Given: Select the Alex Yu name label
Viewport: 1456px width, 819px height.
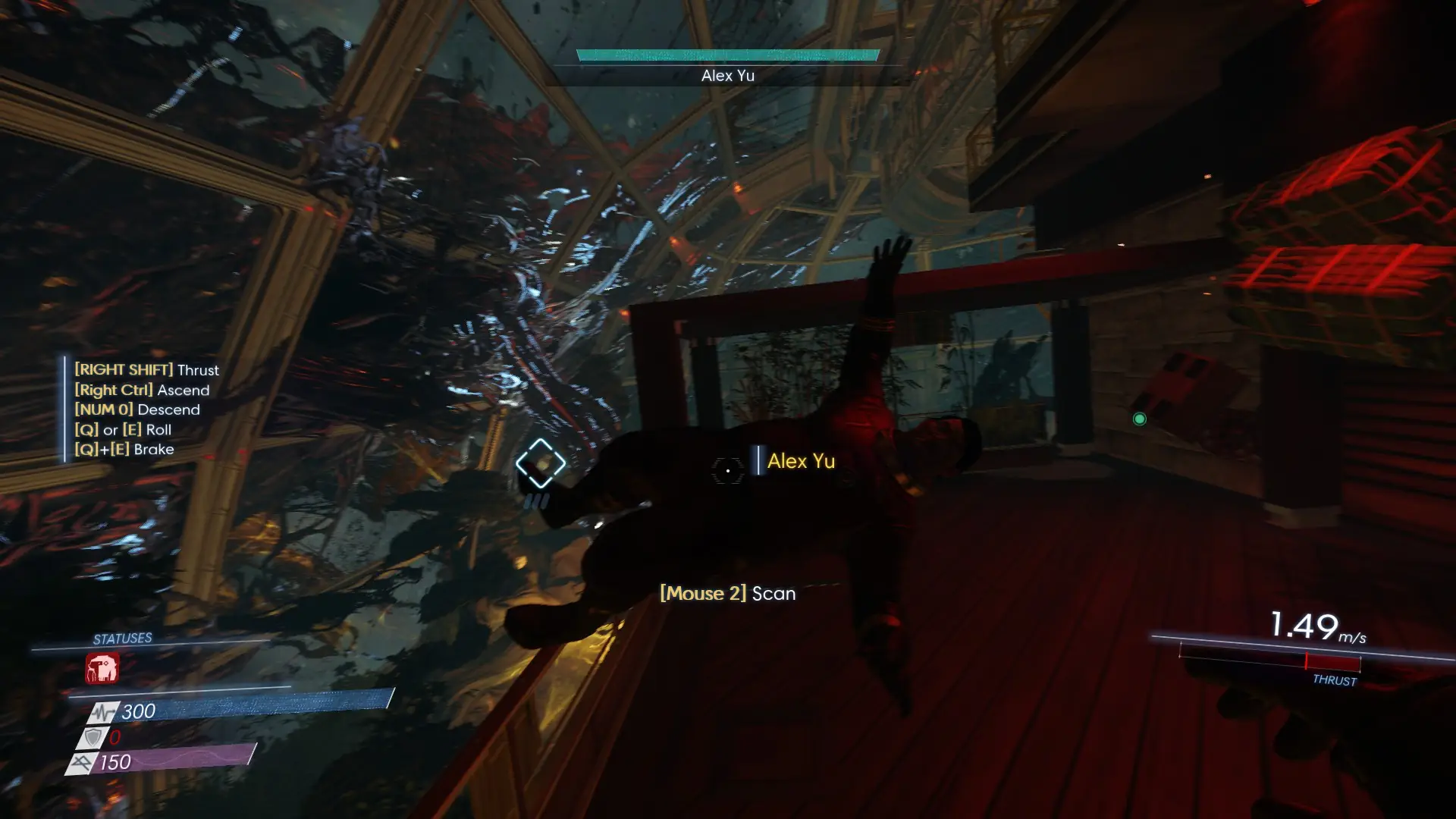Looking at the screenshot, I should (801, 461).
